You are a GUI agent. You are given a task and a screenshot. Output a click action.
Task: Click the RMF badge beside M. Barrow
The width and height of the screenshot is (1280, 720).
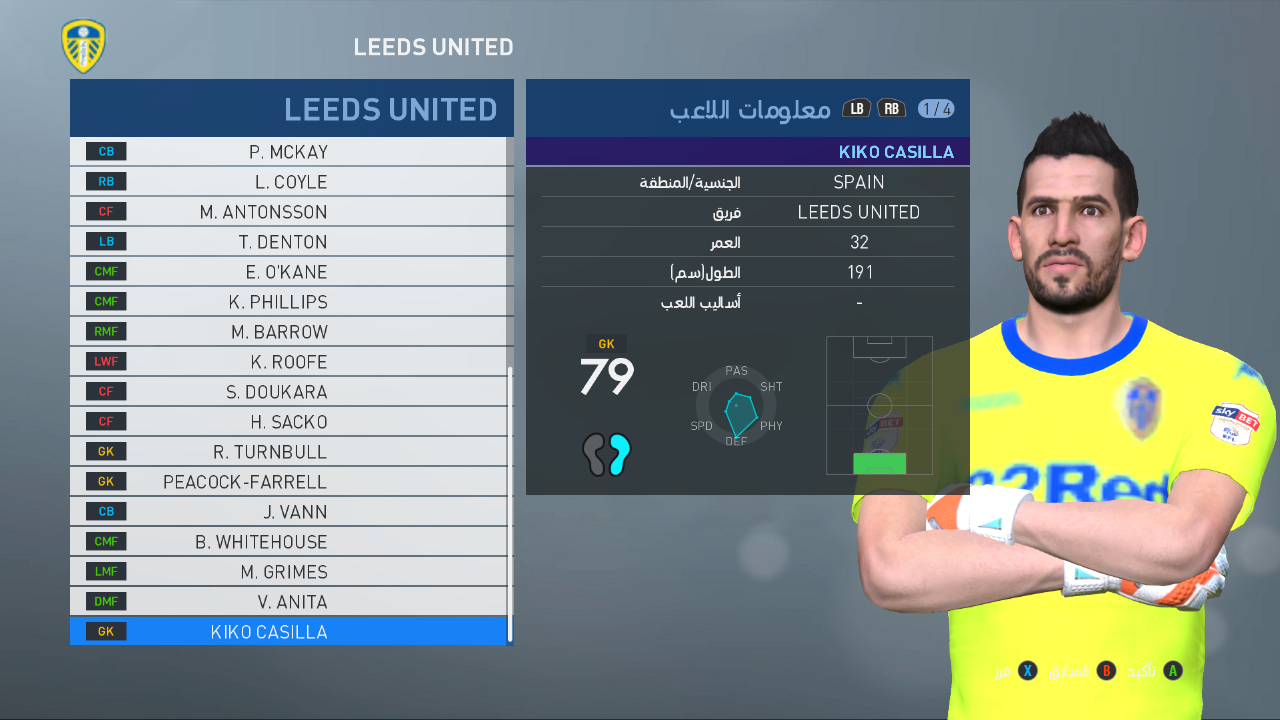104,331
